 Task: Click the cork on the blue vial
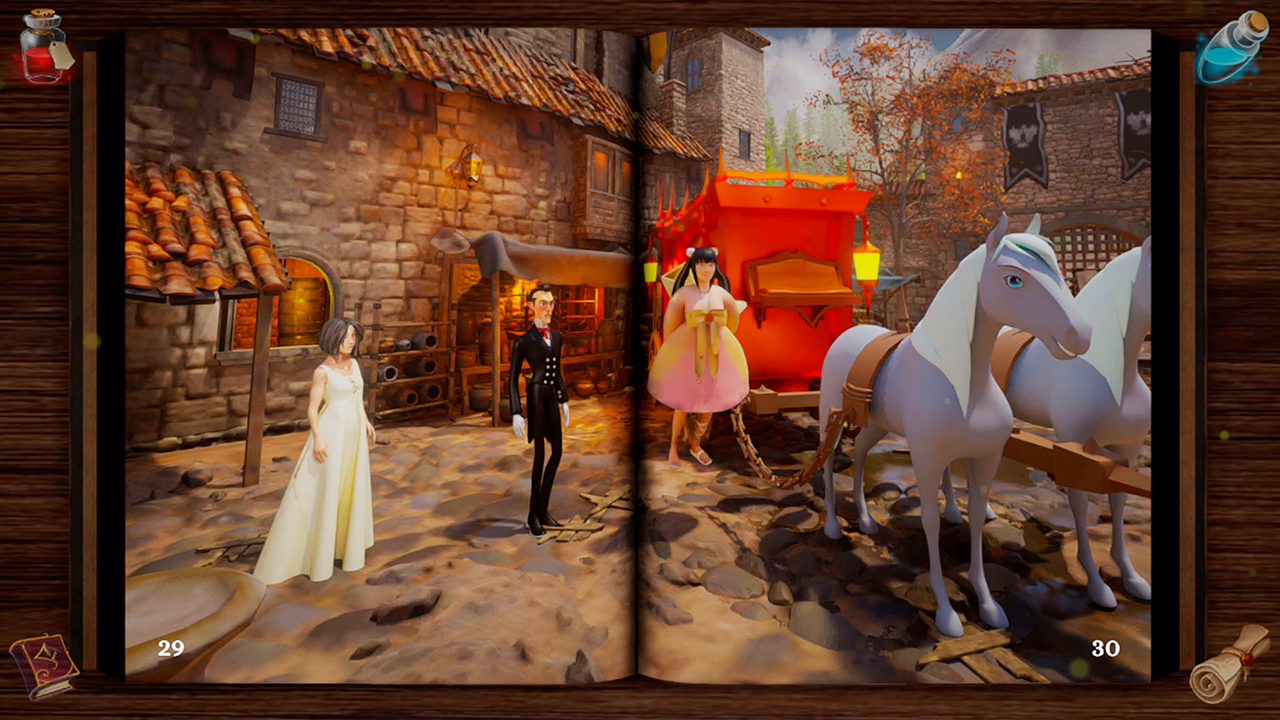point(1258,24)
